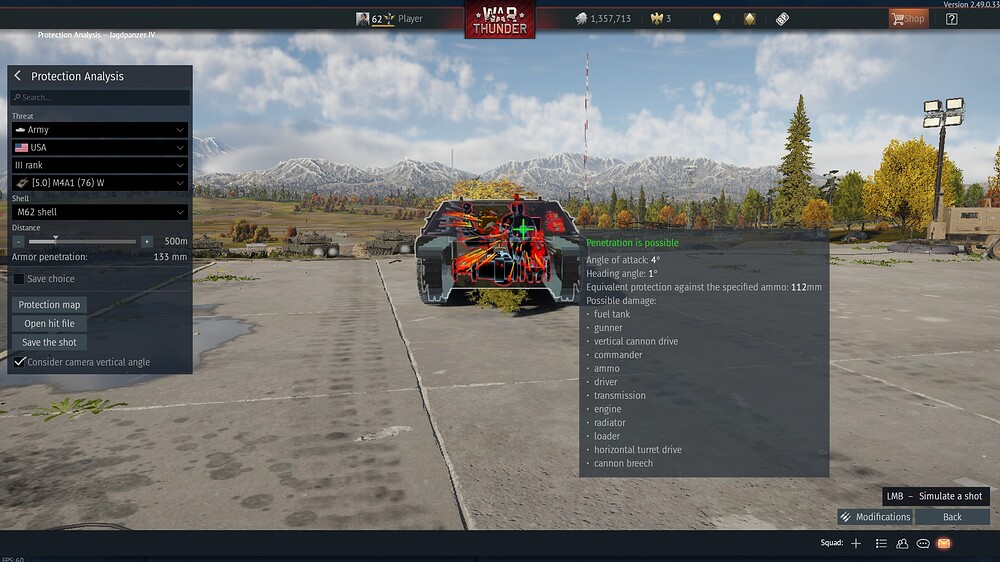Change the III rank dropdown
This screenshot has width=1000, height=562.
tap(99, 165)
